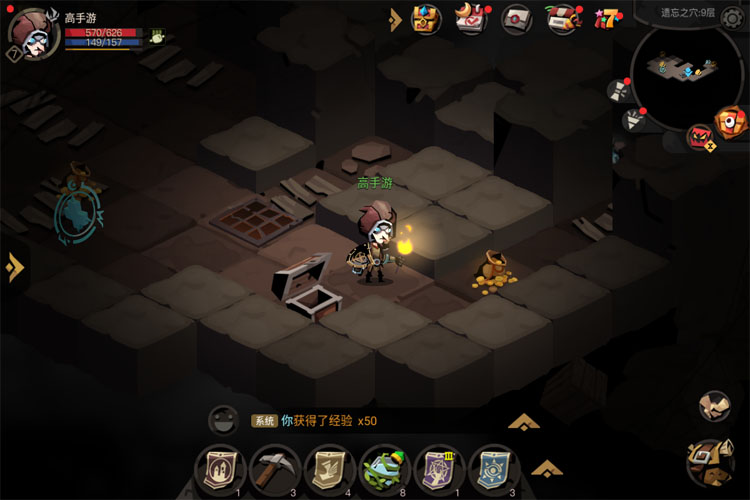Open the backpack in the corner
Viewport: 750px width, 500px height.
point(711,461)
